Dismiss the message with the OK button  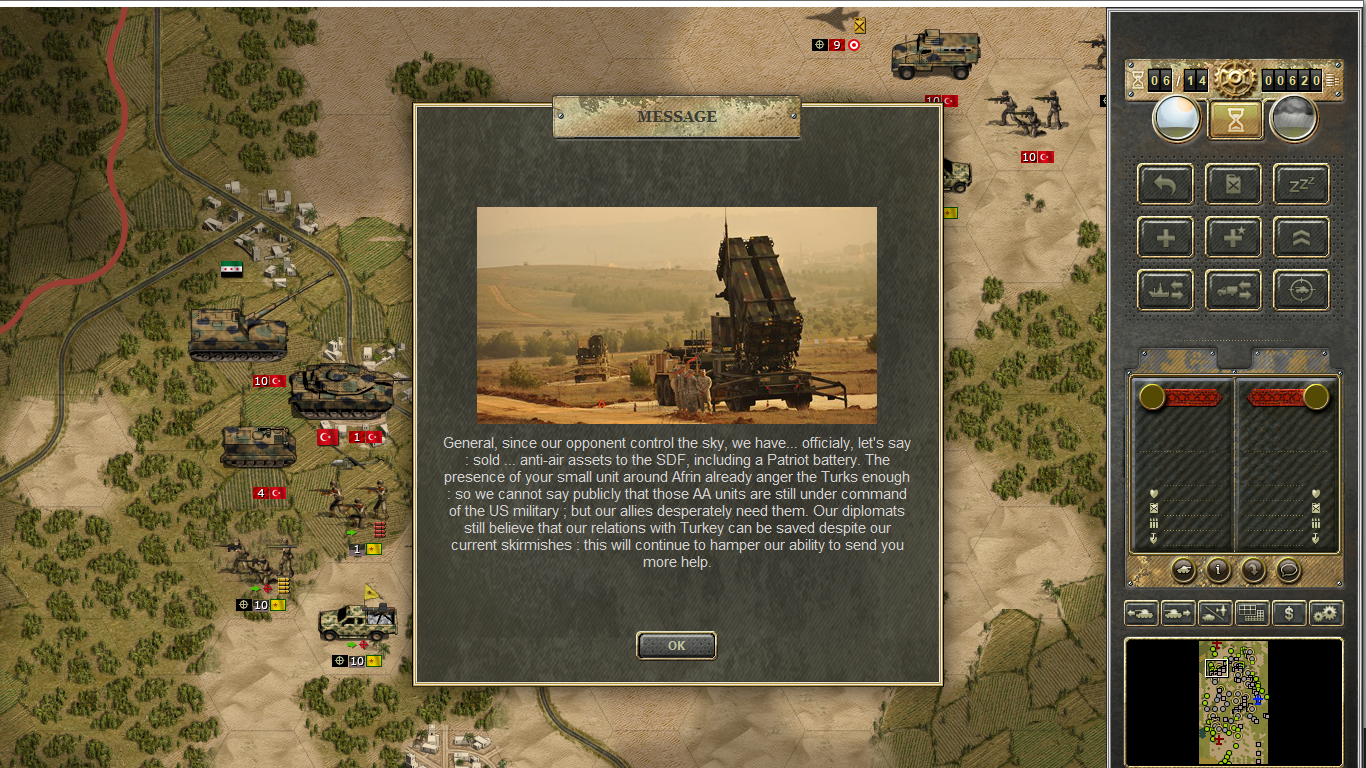click(x=676, y=646)
